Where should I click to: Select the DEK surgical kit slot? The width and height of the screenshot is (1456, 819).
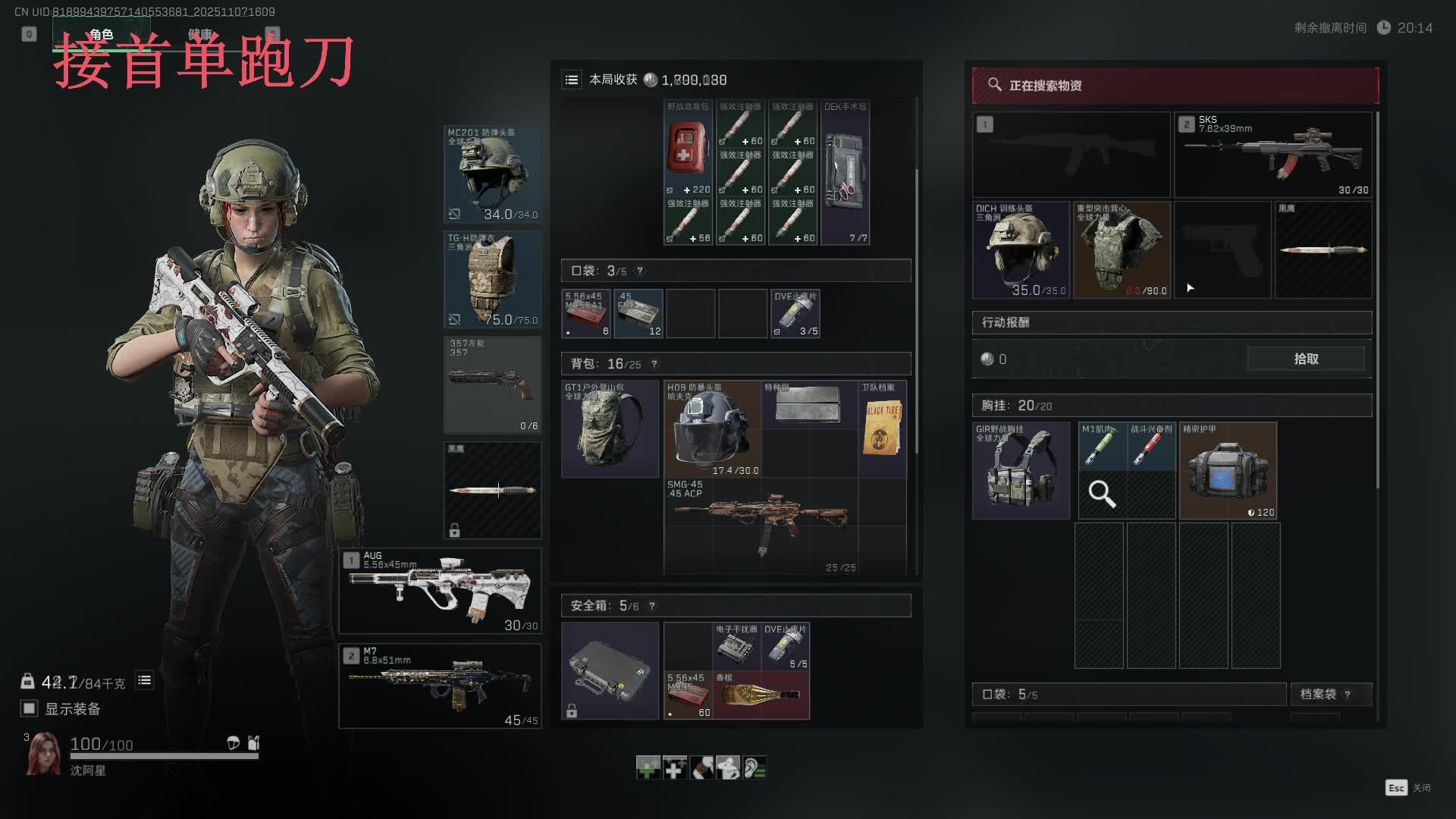click(845, 172)
